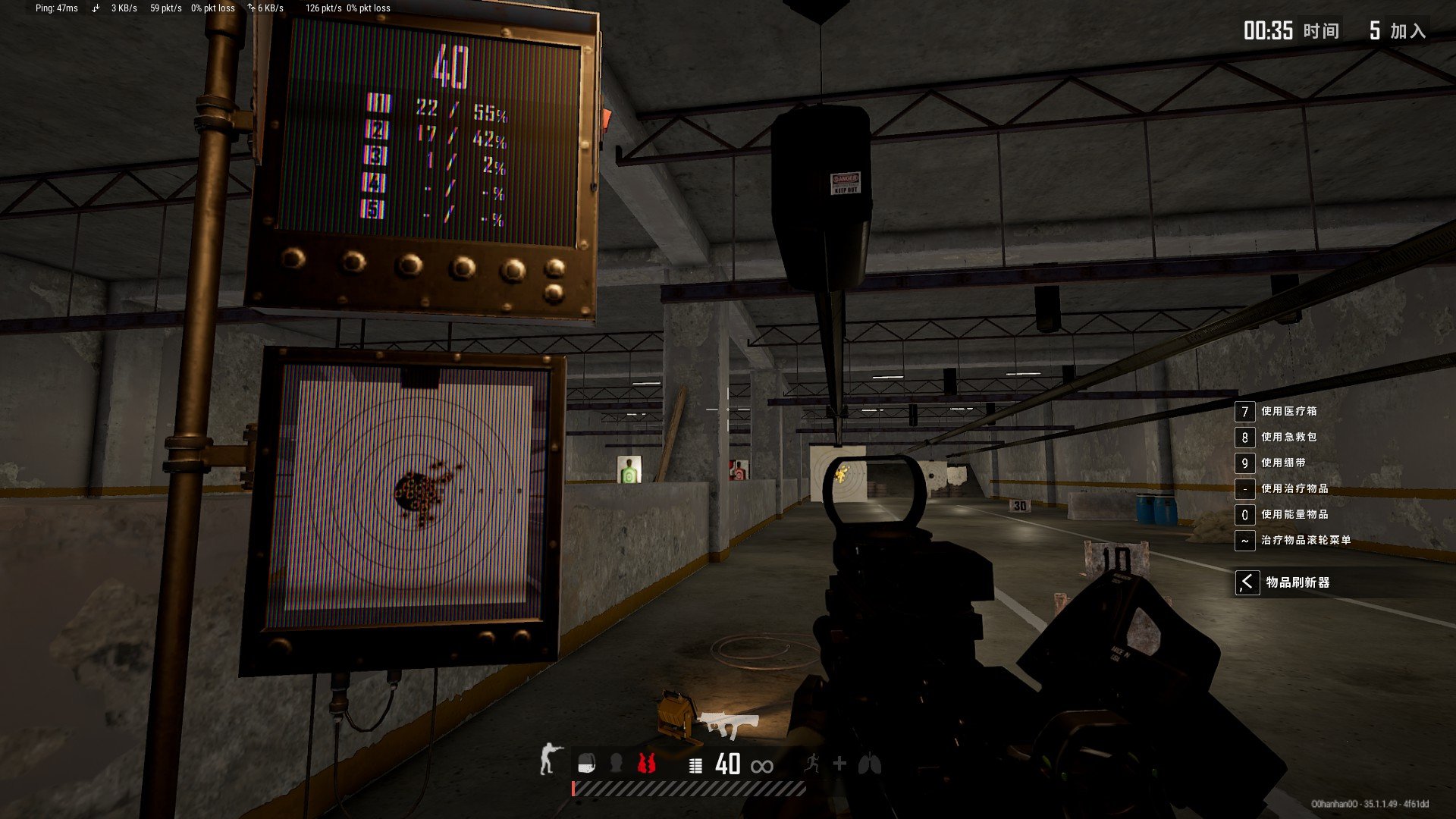Viewport: 1456px width, 819px height.
Task: Select the plus-shaped healing icon
Action: click(839, 764)
